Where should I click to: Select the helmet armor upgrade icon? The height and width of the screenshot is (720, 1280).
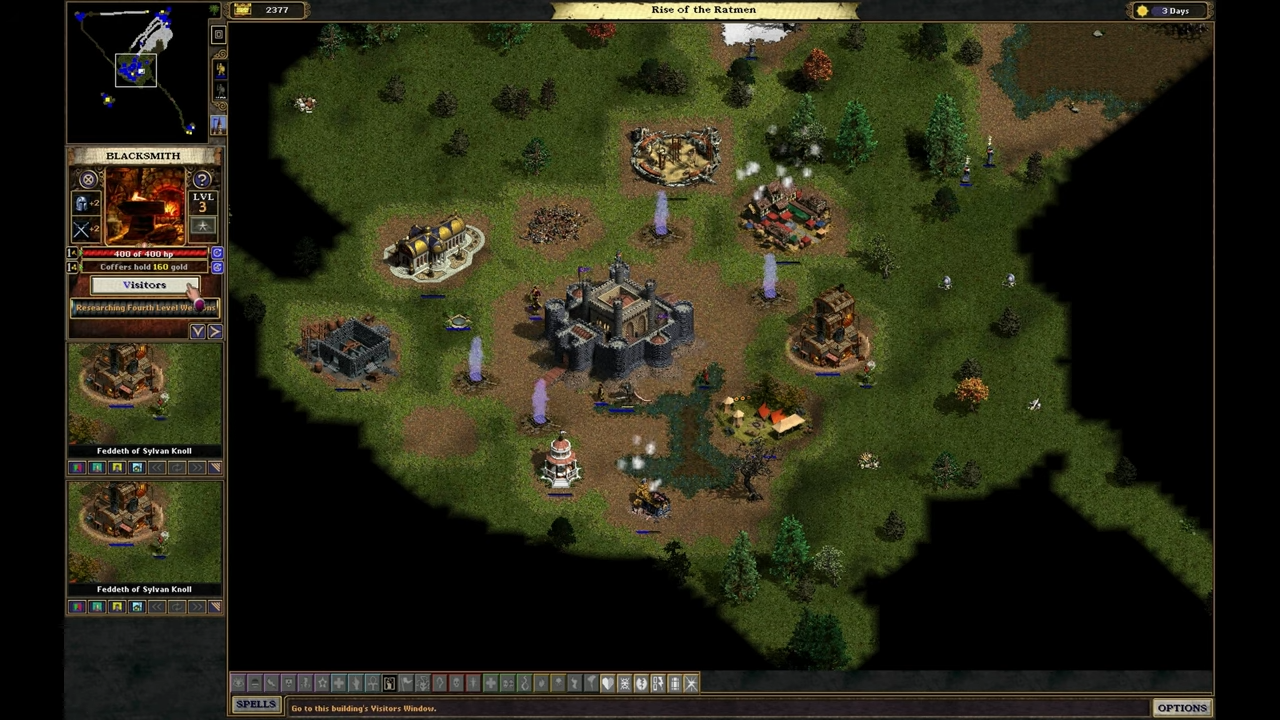(82, 204)
